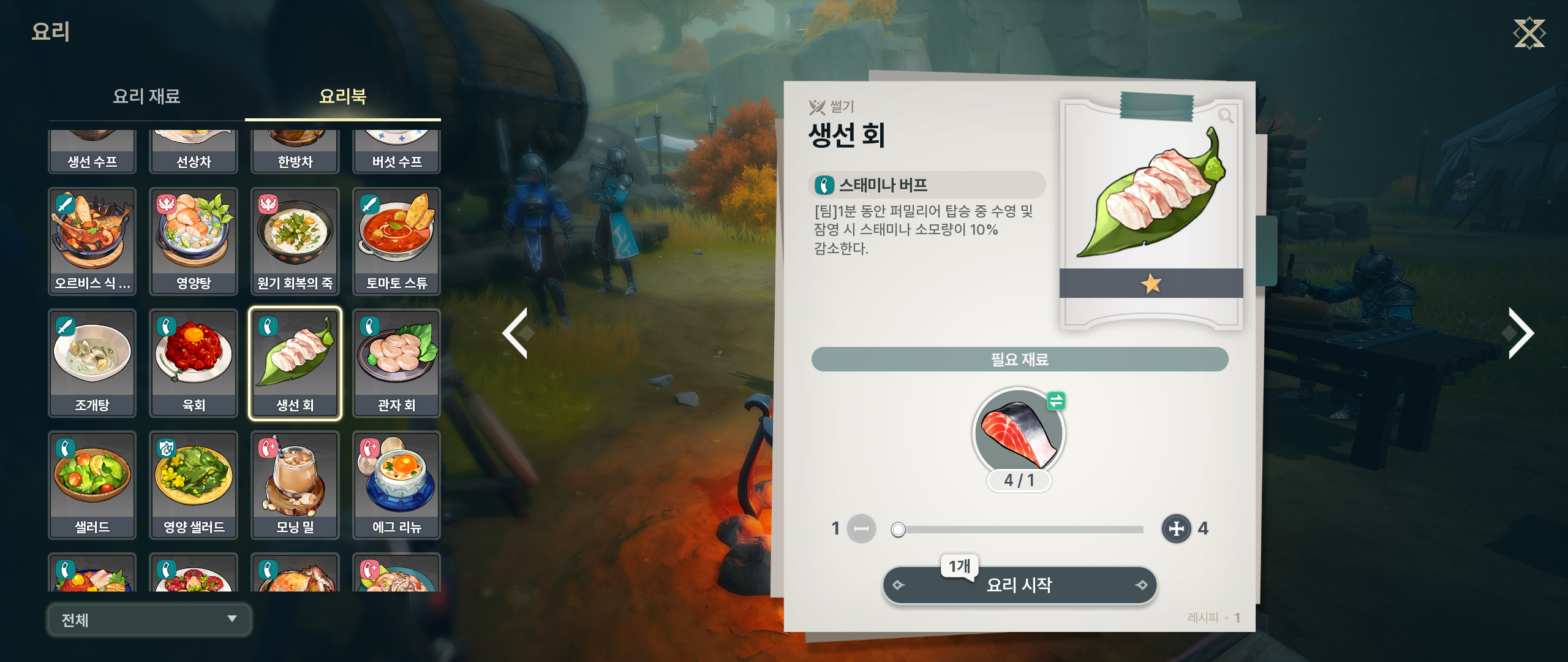Open the 토마토 스튜 recipe
The width and height of the screenshot is (1568, 662).
[396, 241]
